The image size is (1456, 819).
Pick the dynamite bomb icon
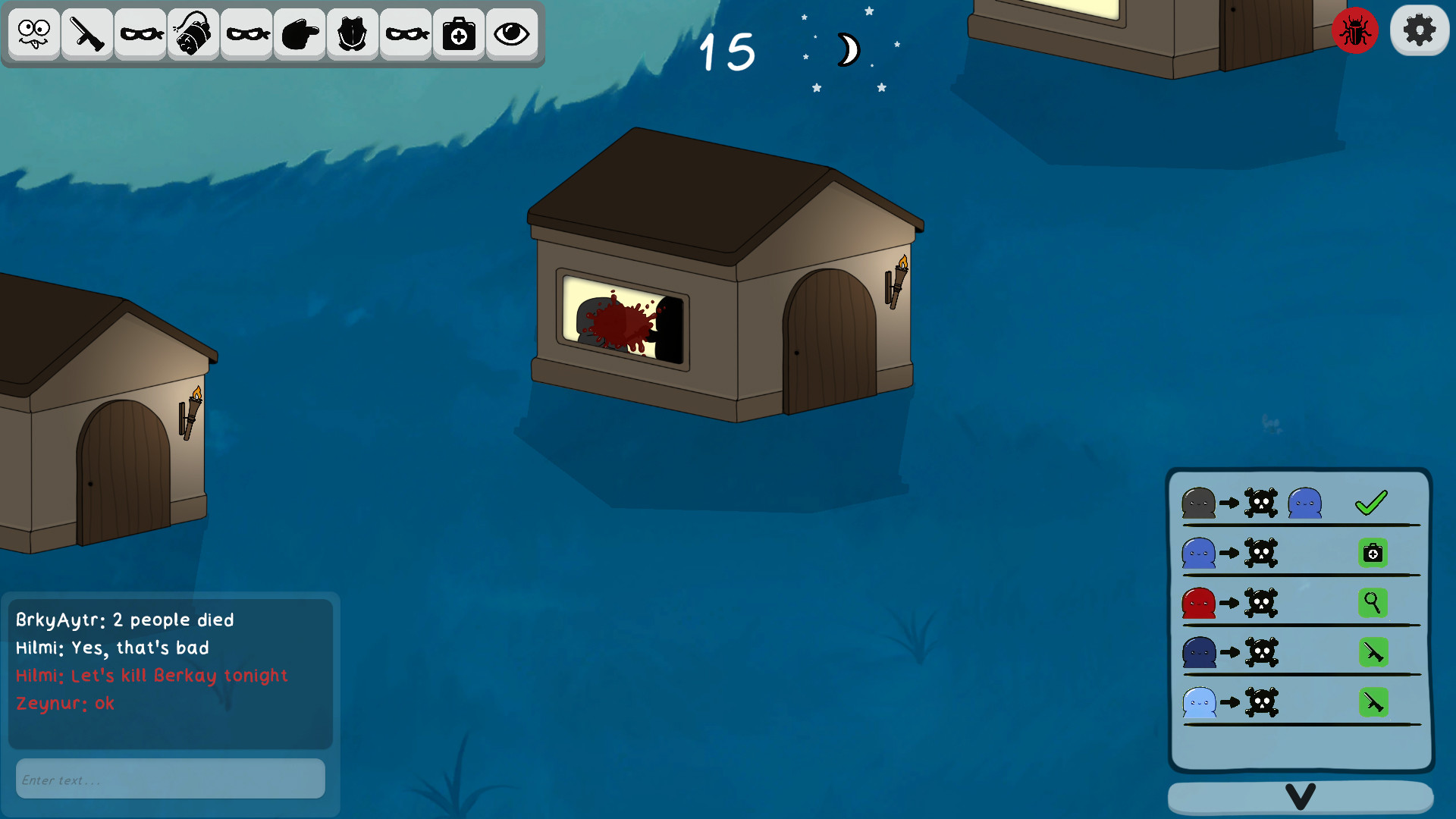click(x=193, y=33)
